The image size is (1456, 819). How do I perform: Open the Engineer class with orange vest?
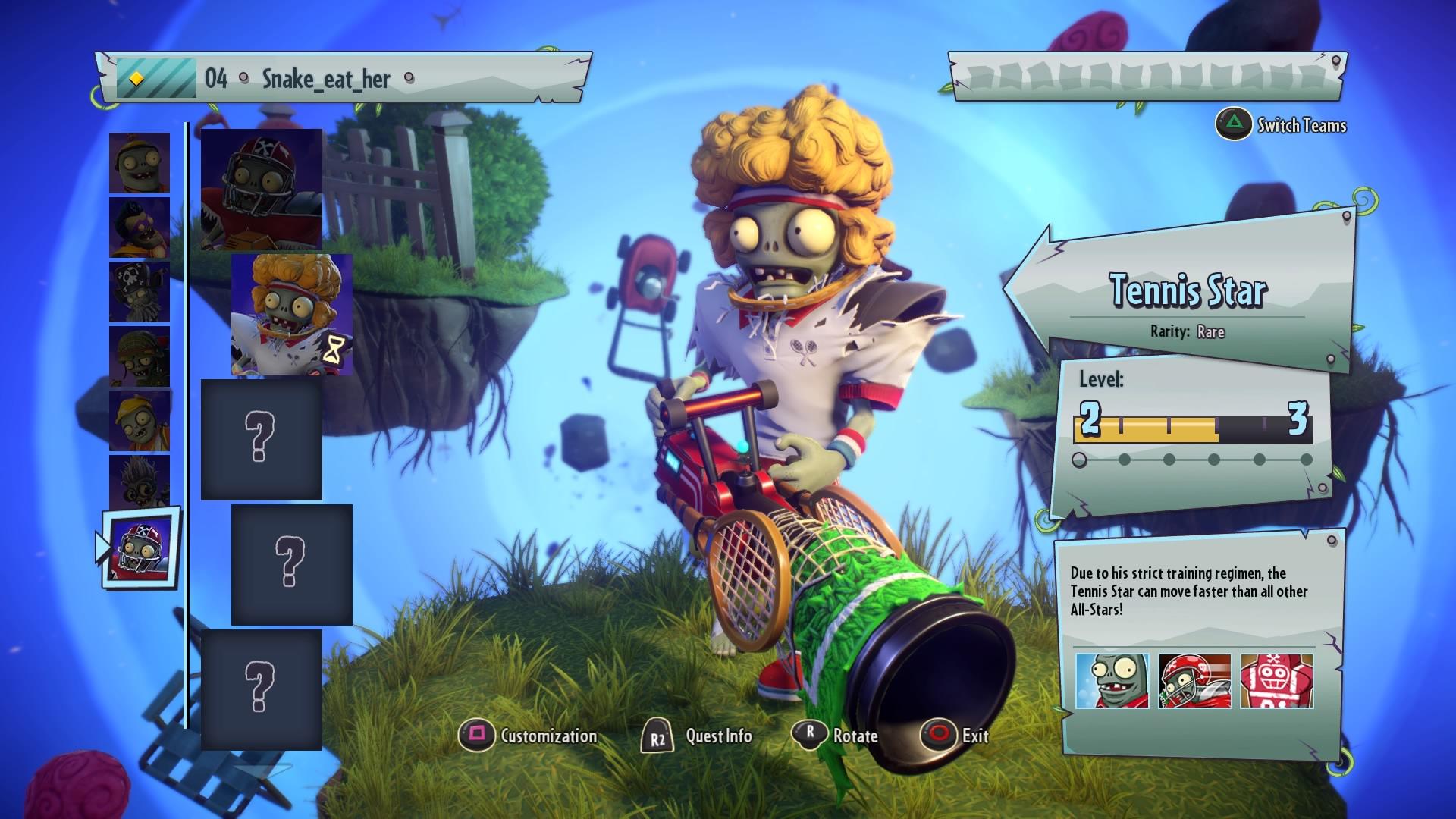(x=140, y=421)
